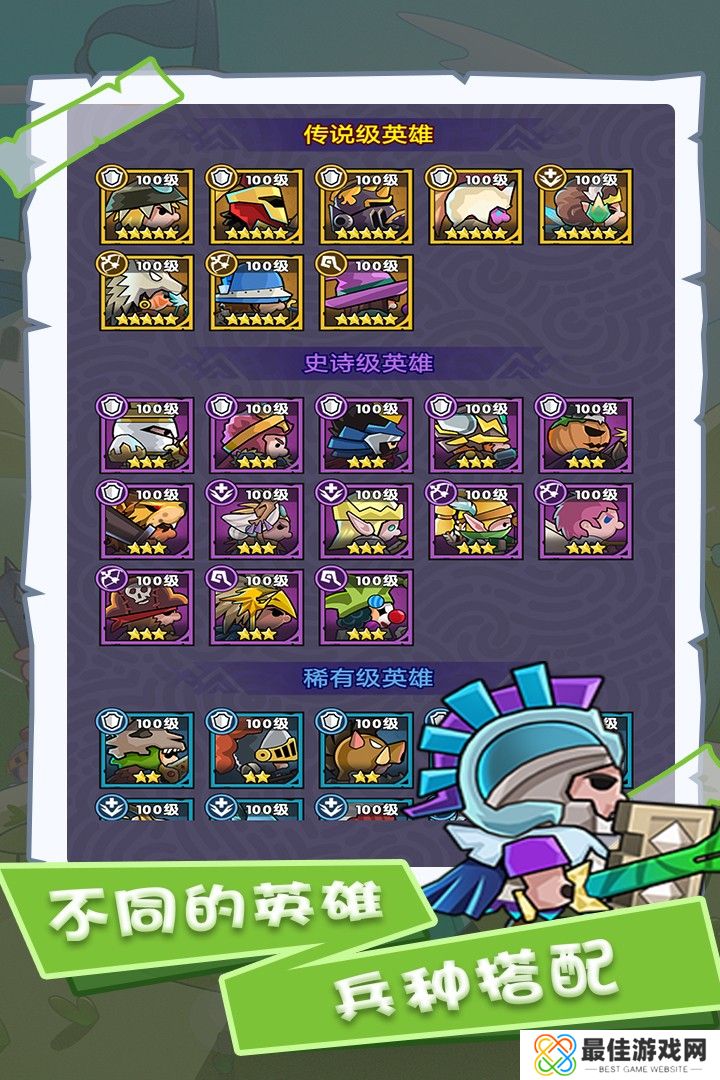Open the golden-crowned elf healer
Viewport: 720px width, 1080px height.
[365, 521]
